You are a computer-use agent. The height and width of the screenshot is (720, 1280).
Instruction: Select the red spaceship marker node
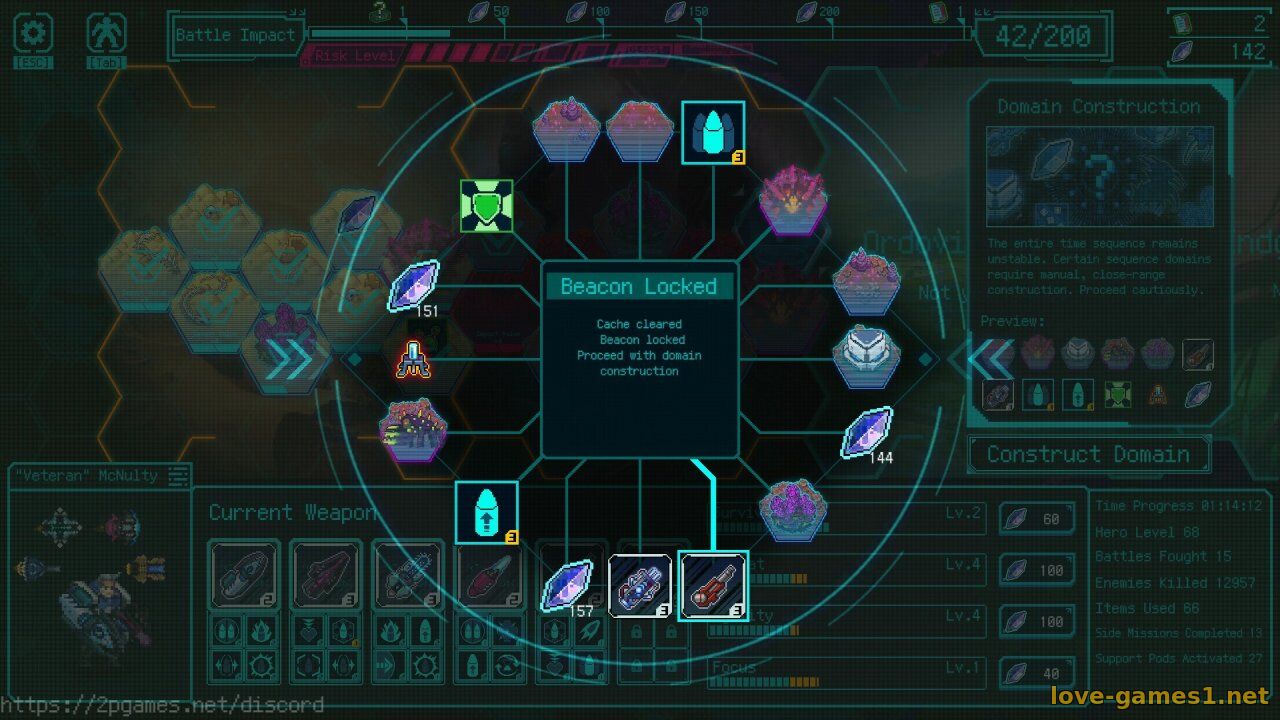click(412, 360)
